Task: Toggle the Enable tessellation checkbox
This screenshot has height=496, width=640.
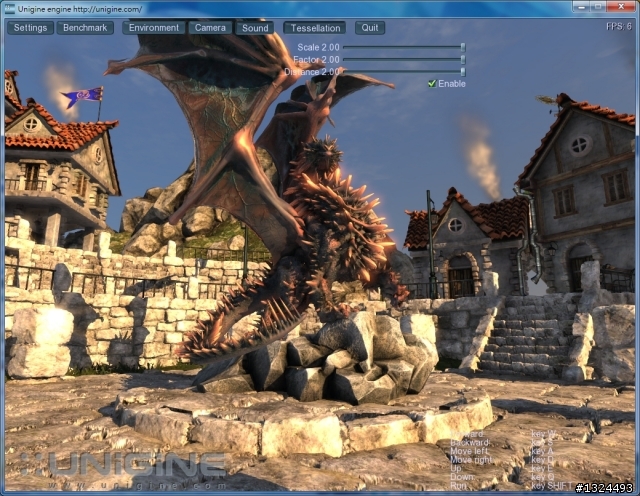Action: (x=432, y=83)
